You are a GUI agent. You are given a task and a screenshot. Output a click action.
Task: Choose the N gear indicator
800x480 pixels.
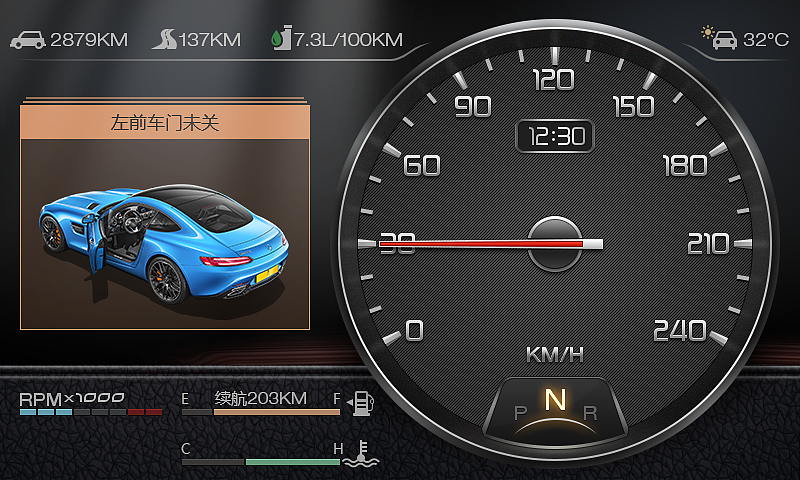(555, 400)
